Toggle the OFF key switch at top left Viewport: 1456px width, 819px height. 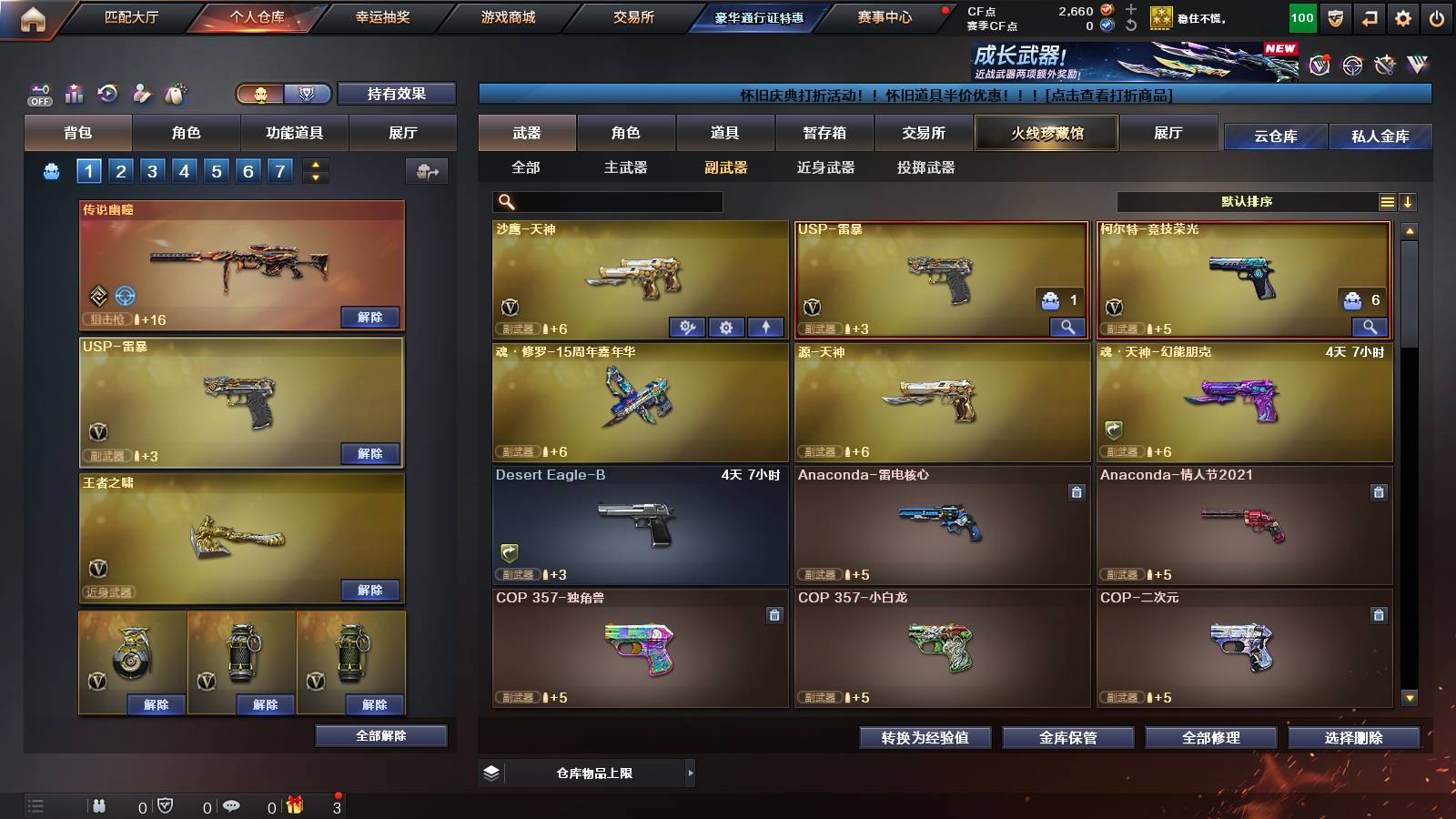(x=37, y=94)
